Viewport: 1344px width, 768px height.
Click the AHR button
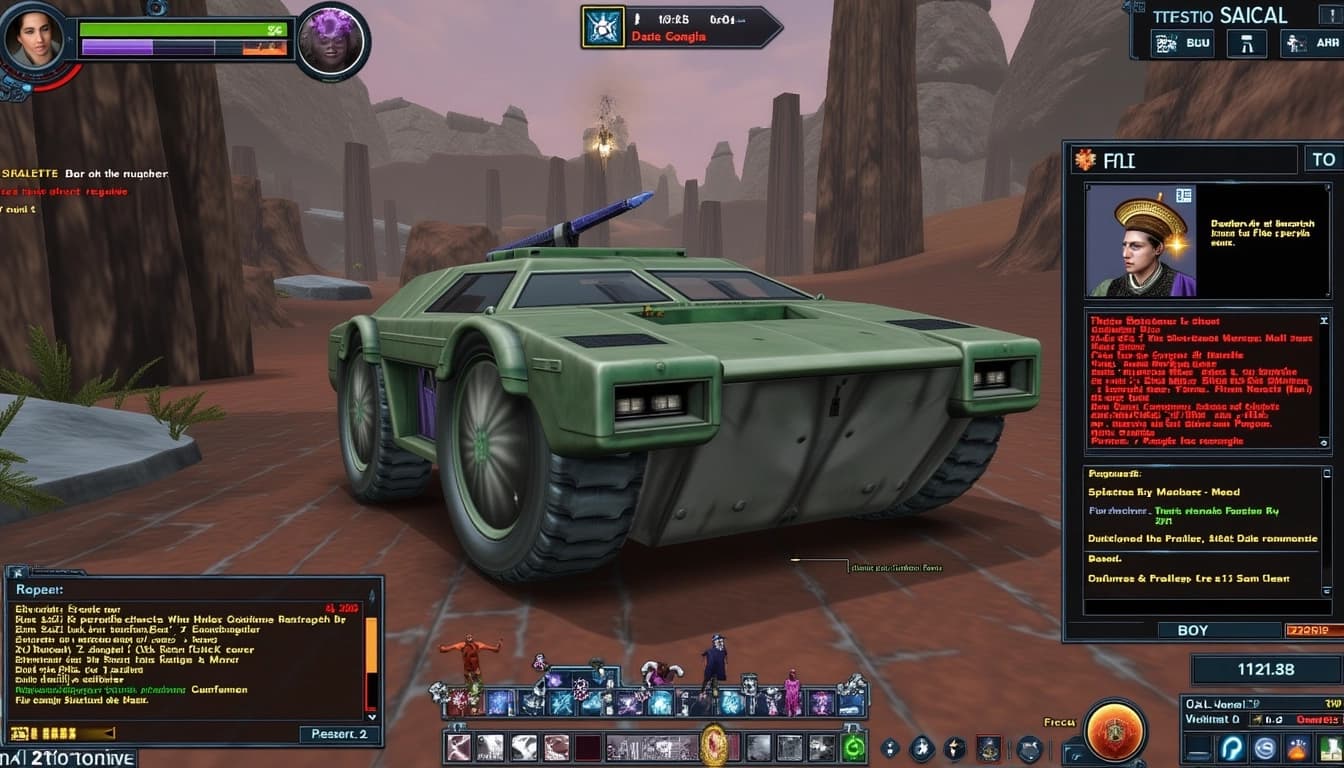pos(1314,43)
